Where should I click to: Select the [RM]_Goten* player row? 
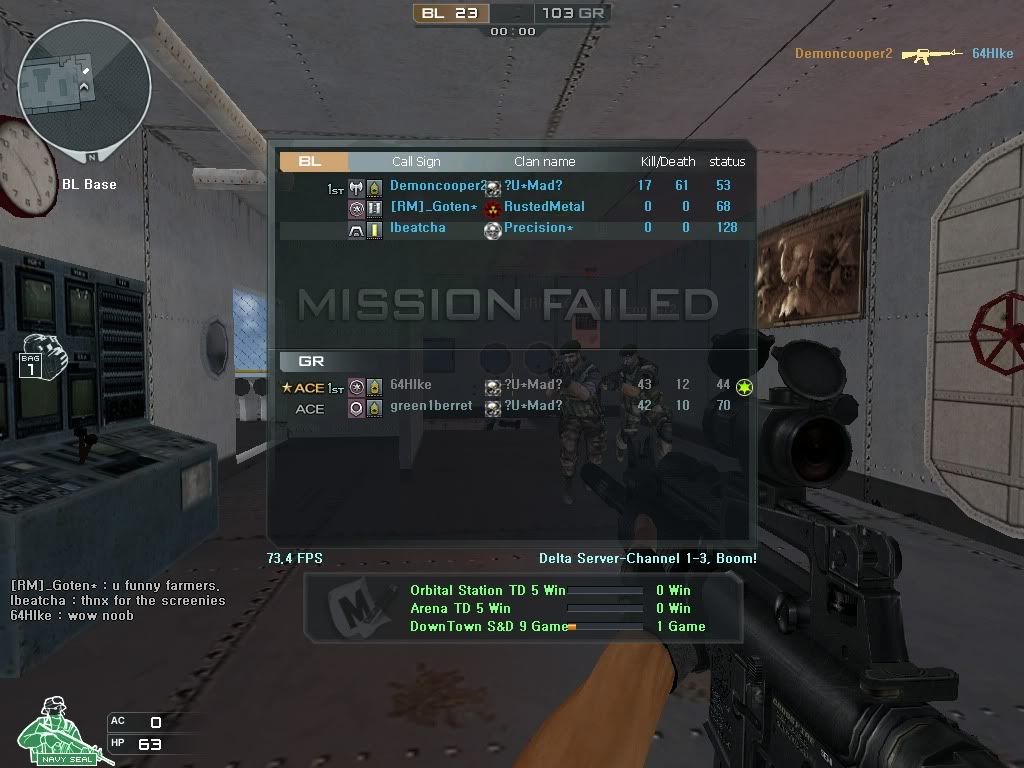512,207
